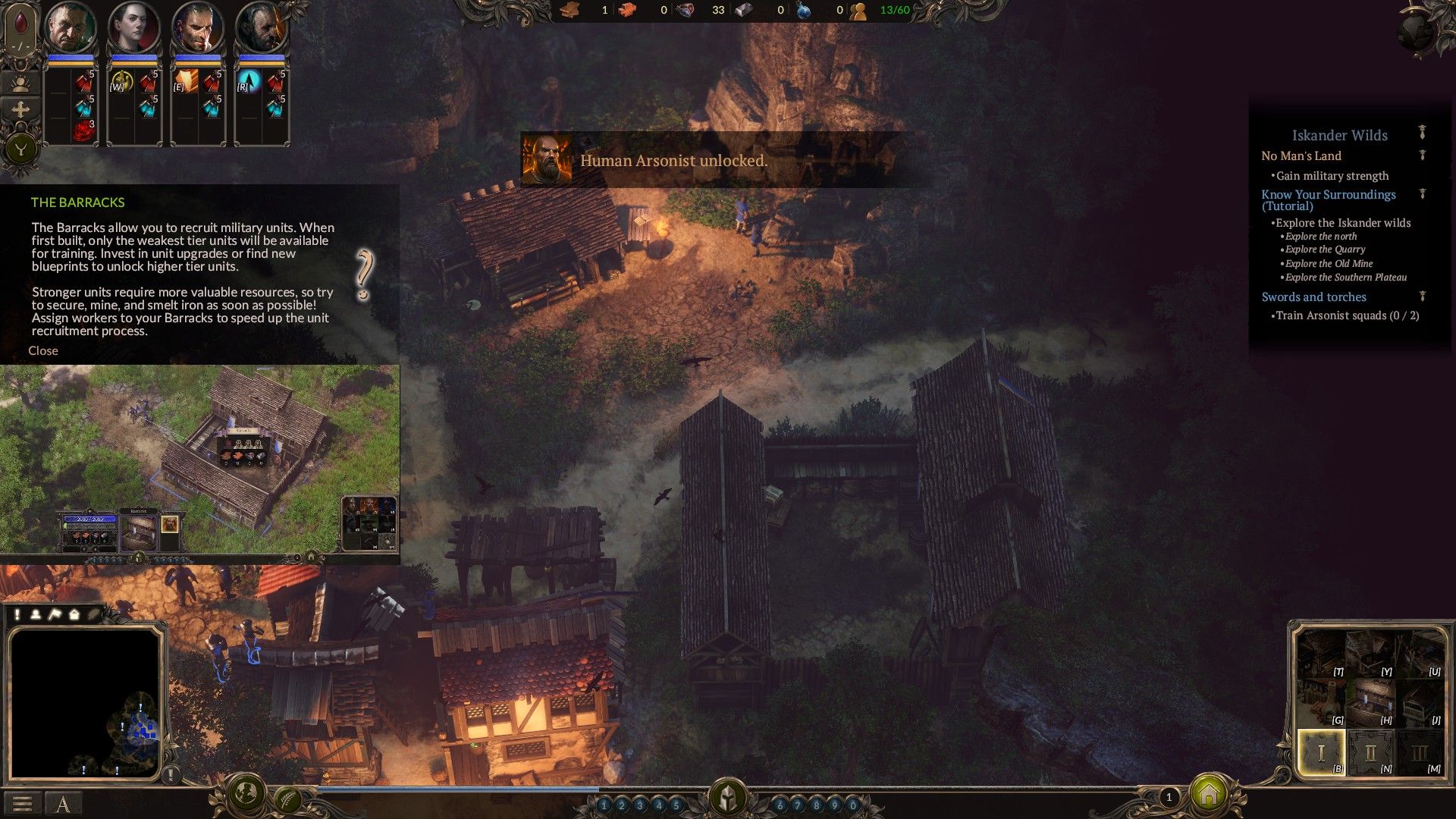
Task: Click the population icon in the resource bar
Action: pos(858,11)
